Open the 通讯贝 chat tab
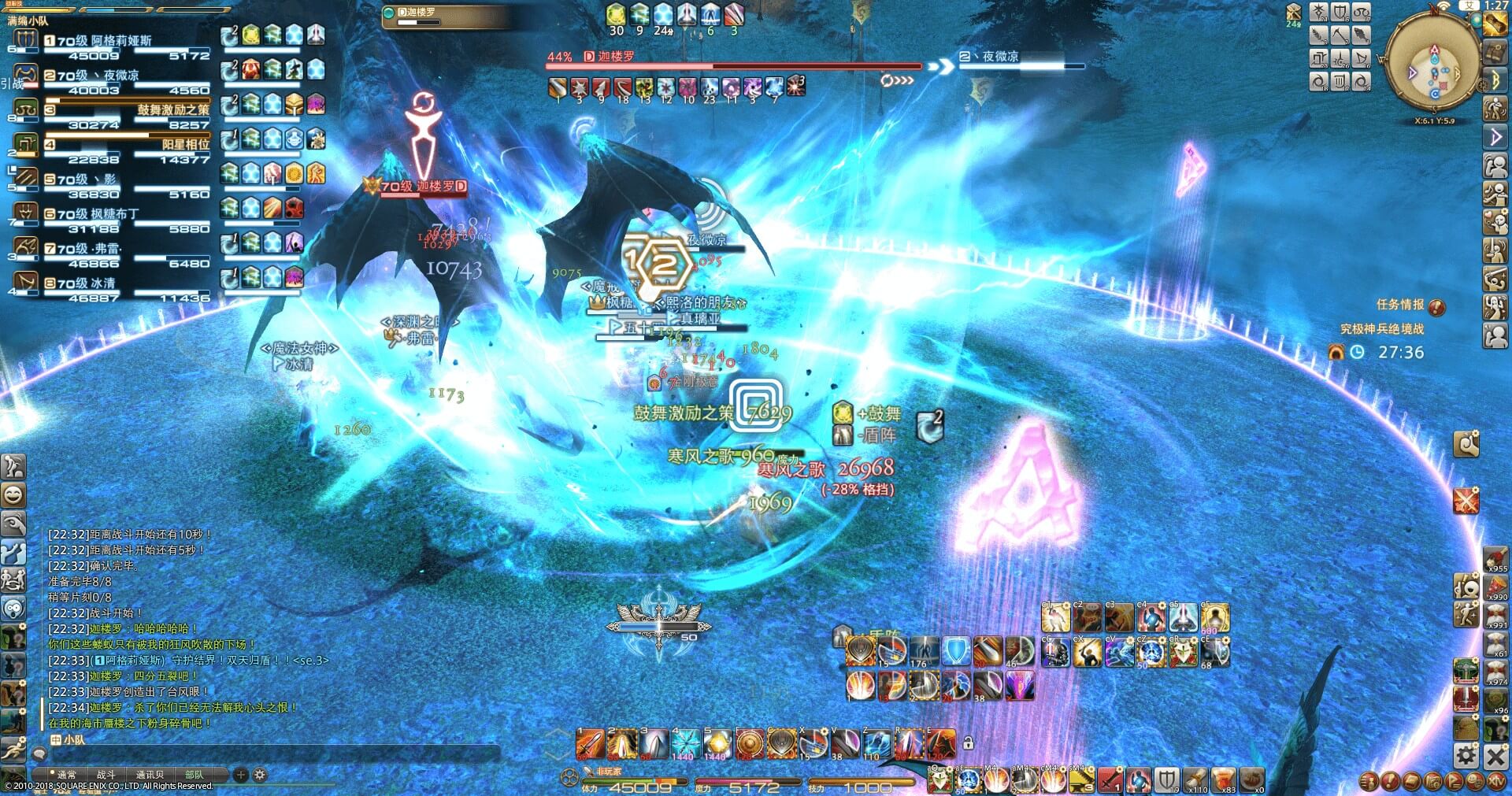The height and width of the screenshot is (796, 1512). click(x=150, y=775)
